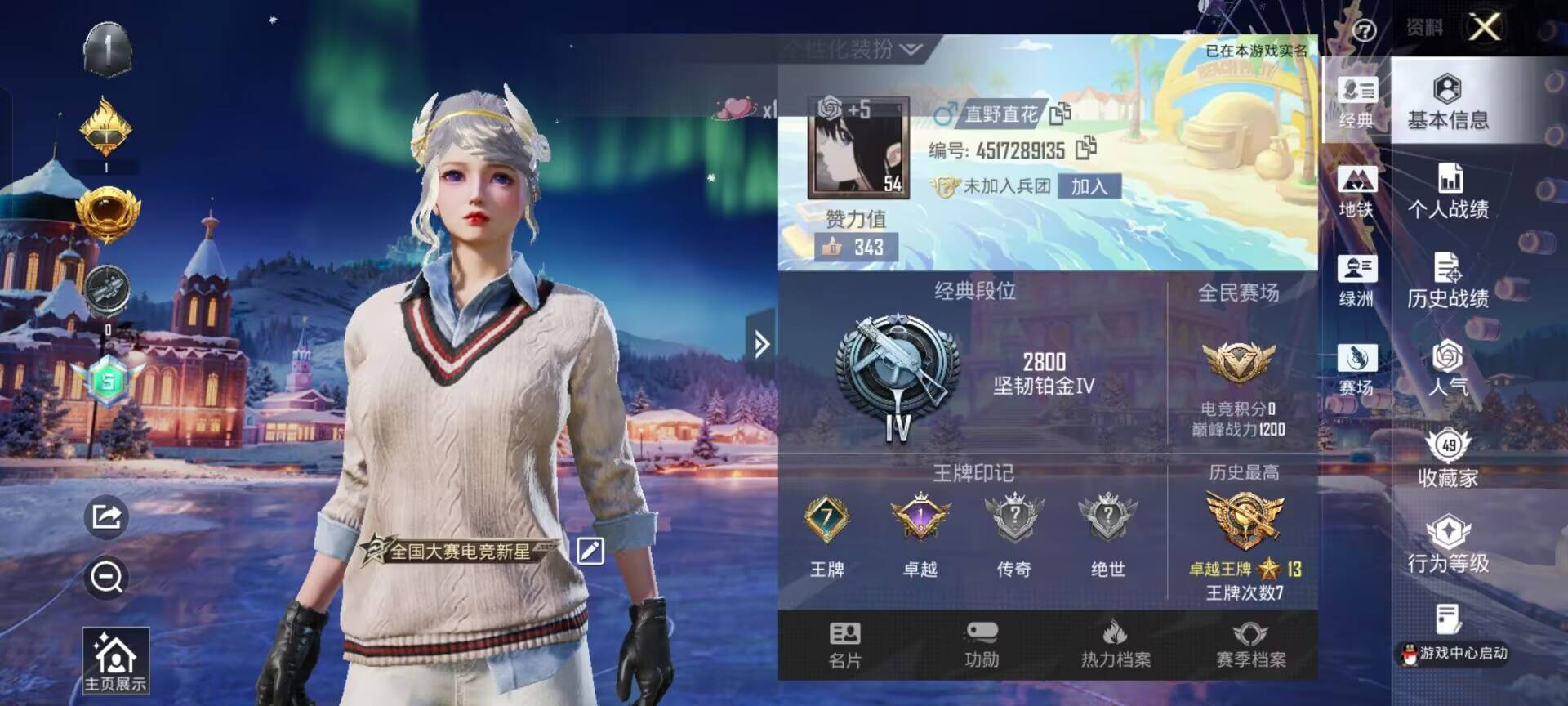Image resolution: width=1568 pixels, height=706 pixels.
Task: Open the 名片 name card tab
Action: point(844,645)
